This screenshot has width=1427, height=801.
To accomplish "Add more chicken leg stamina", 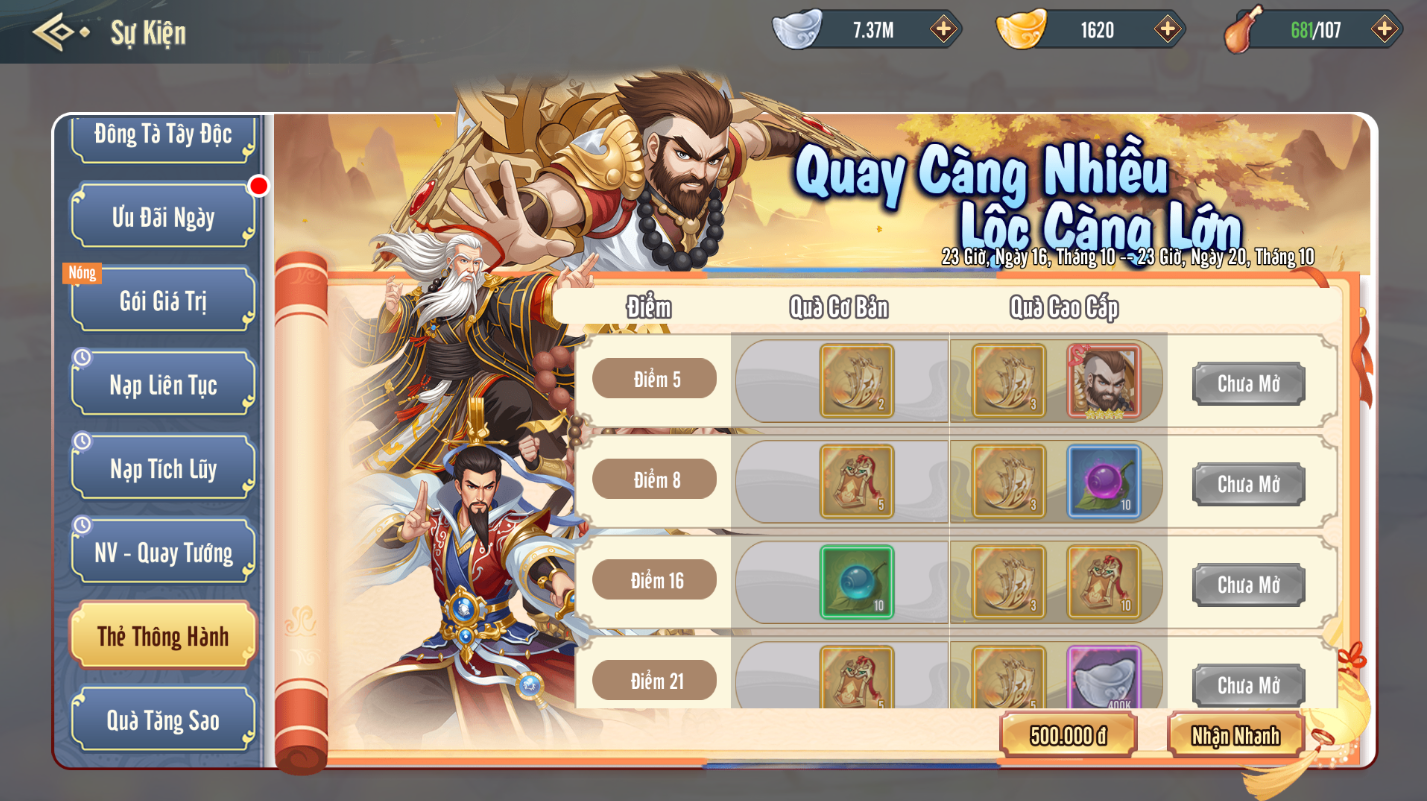I will tap(1384, 29).
